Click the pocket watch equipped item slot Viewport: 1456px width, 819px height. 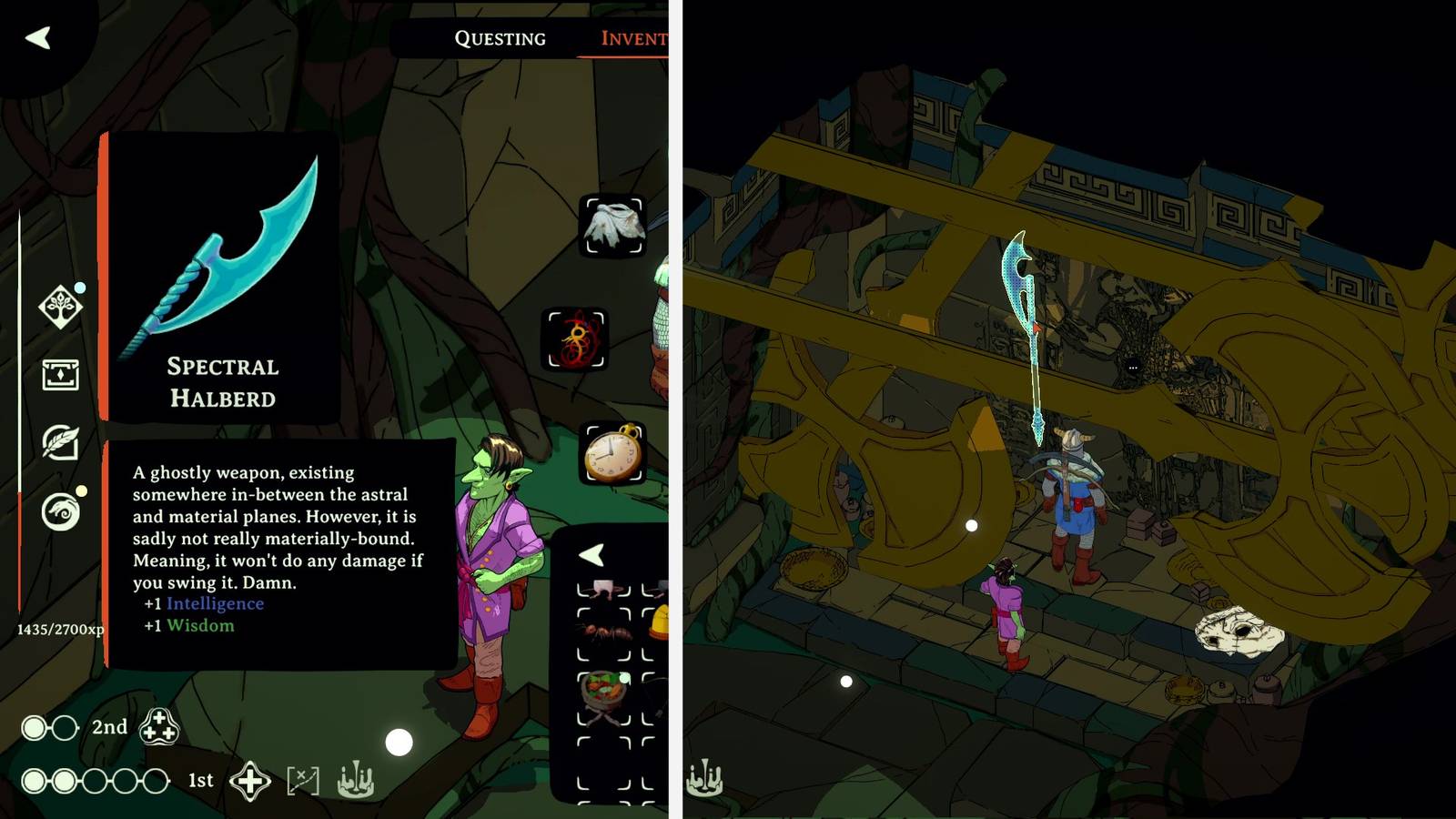[x=612, y=451]
